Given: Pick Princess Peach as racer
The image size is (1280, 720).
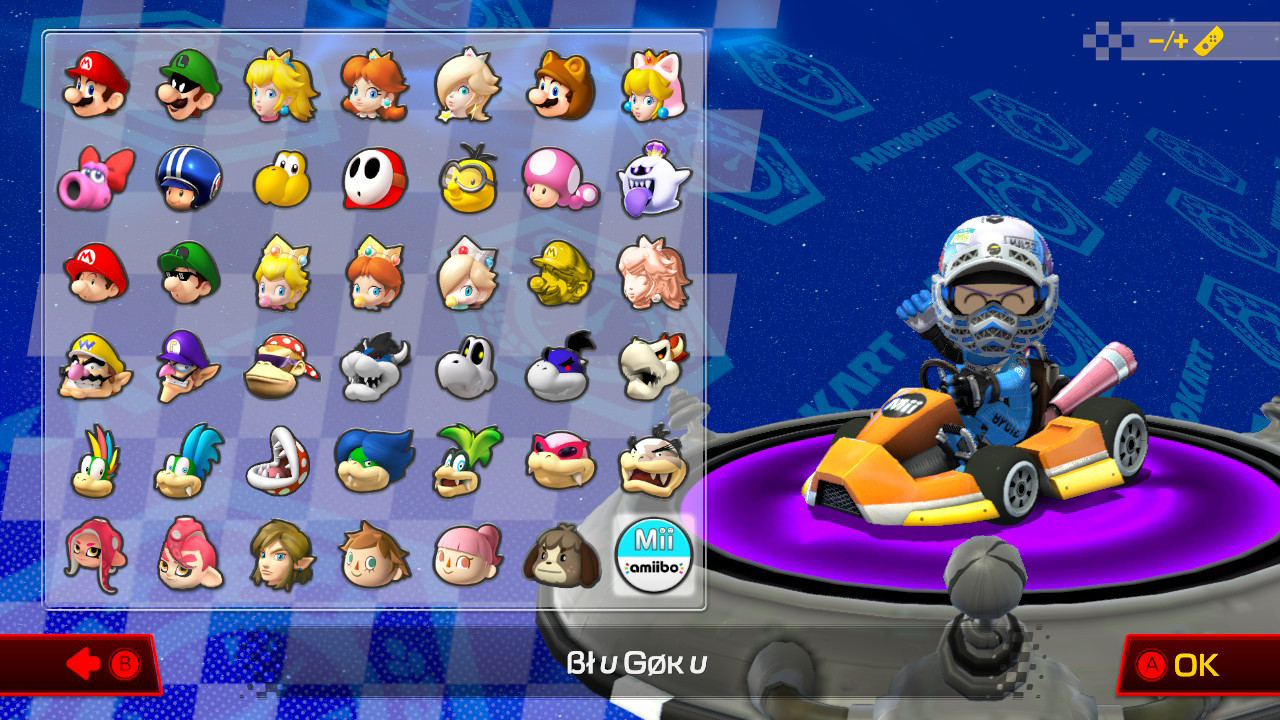Looking at the screenshot, I should pyautogui.click(x=280, y=85).
